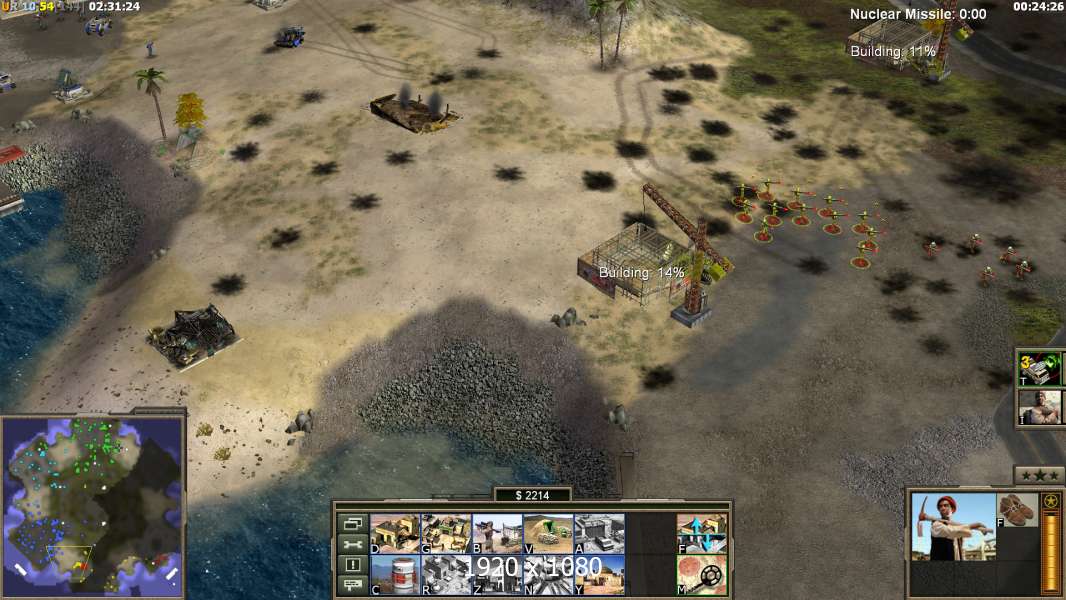
Task: Select the build tile labeled D
Action: [x=395, y=533]
